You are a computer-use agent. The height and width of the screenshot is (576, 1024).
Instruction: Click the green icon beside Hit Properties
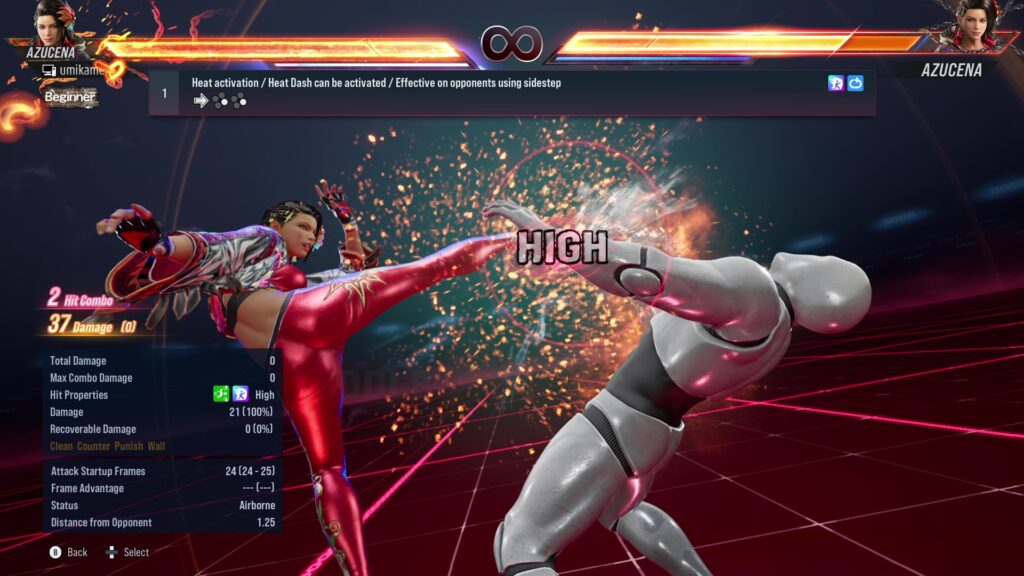(x=222, y=395)
